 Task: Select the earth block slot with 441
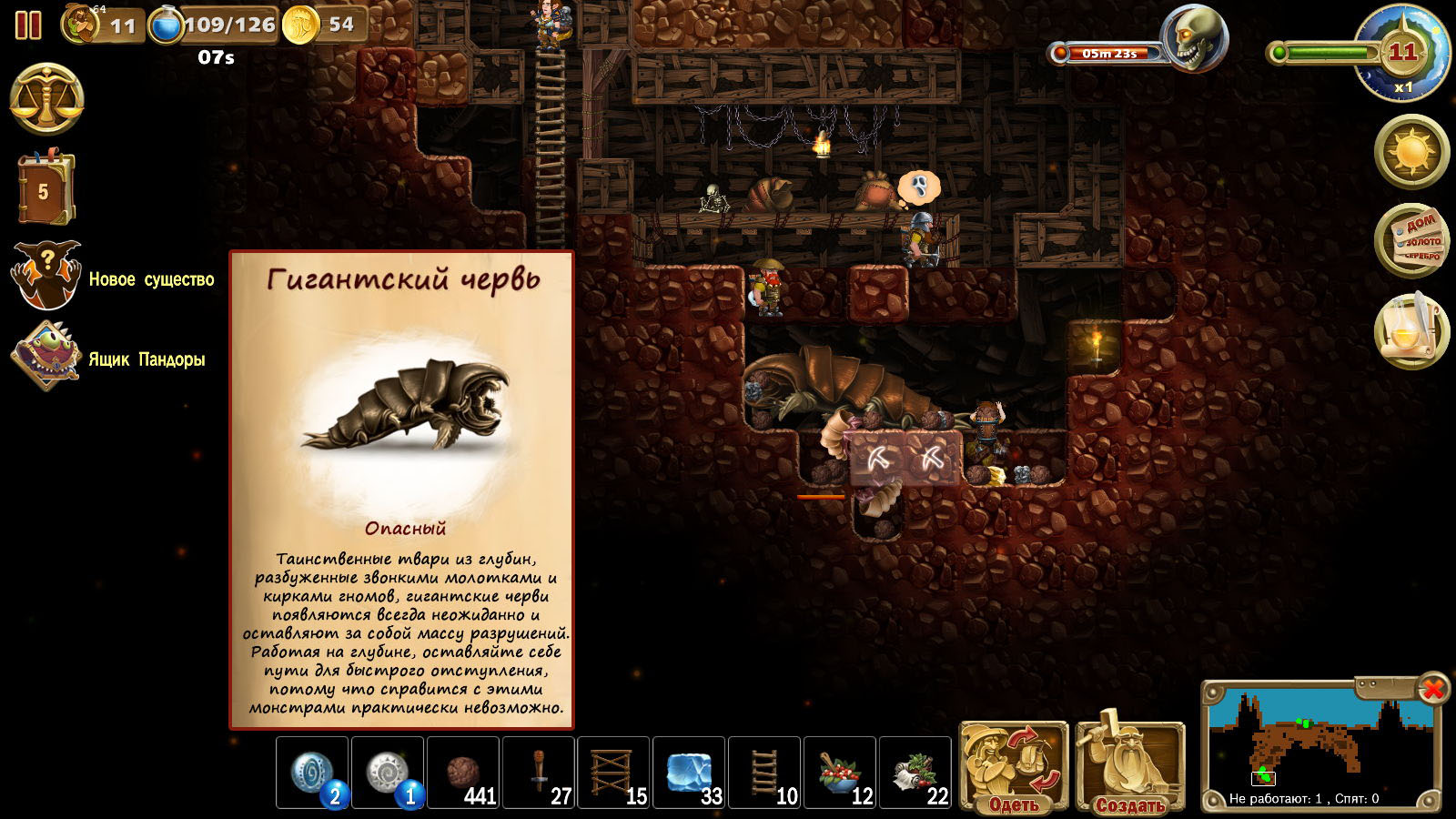tap(463, 773)
